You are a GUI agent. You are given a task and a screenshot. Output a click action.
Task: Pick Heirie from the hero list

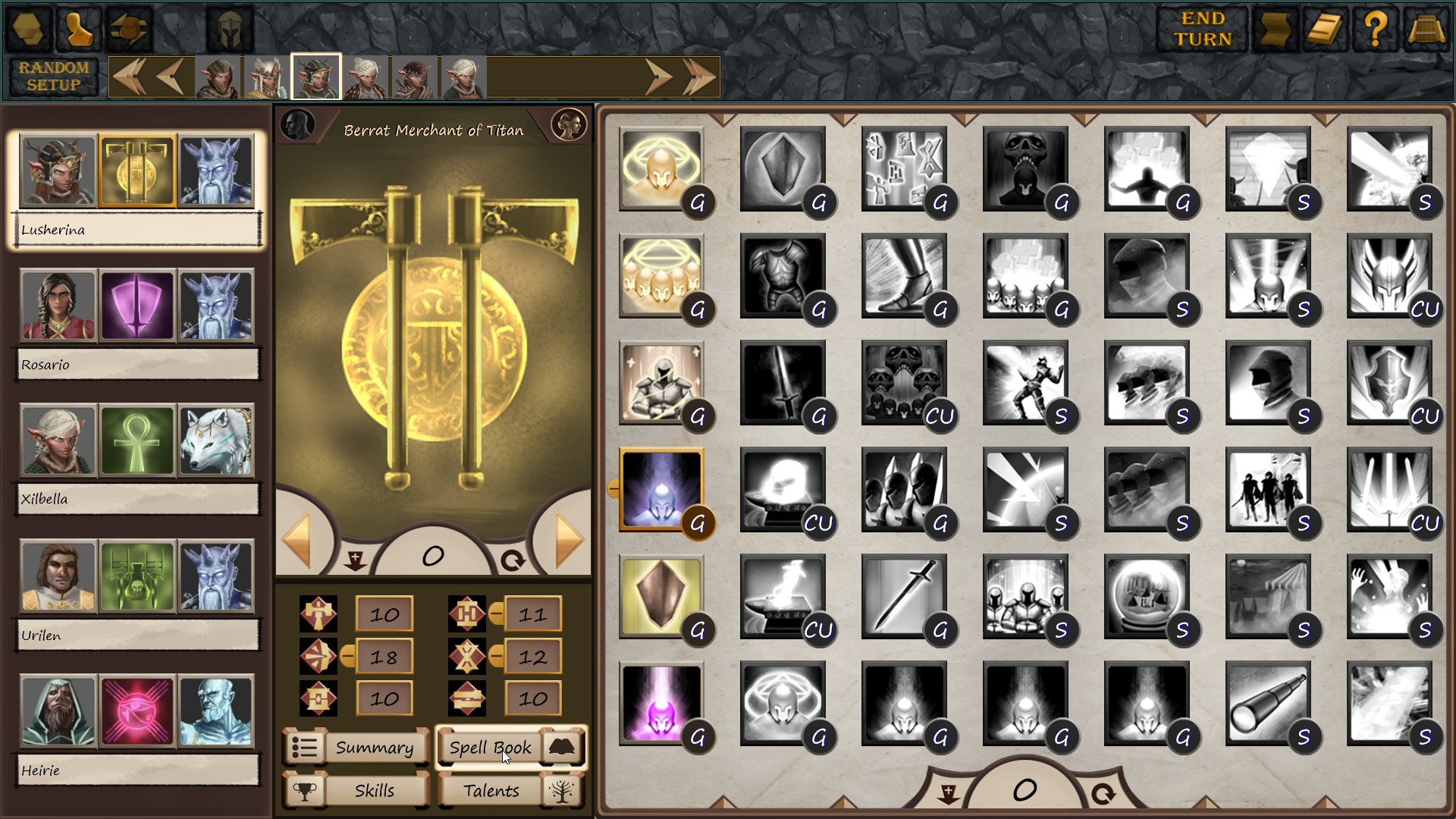137,770
